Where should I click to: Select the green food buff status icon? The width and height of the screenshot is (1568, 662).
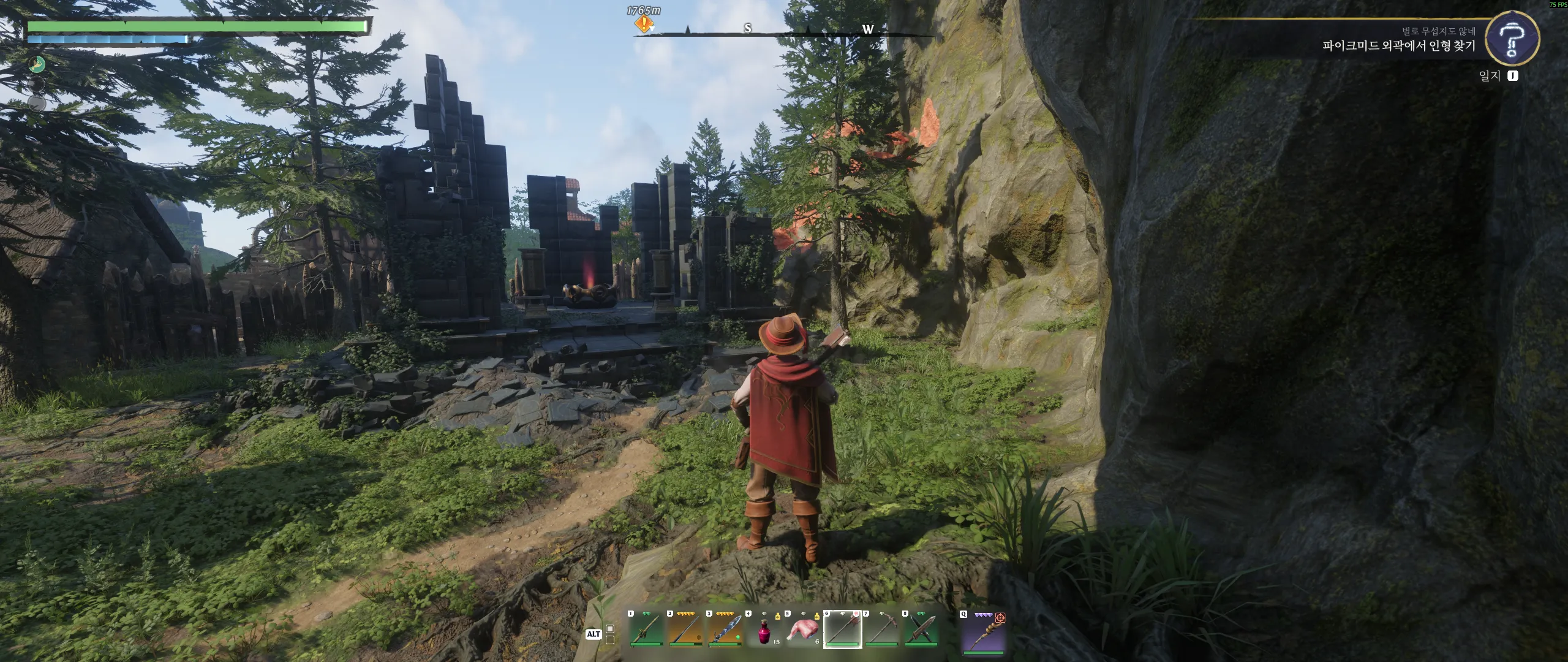(37, 64)
